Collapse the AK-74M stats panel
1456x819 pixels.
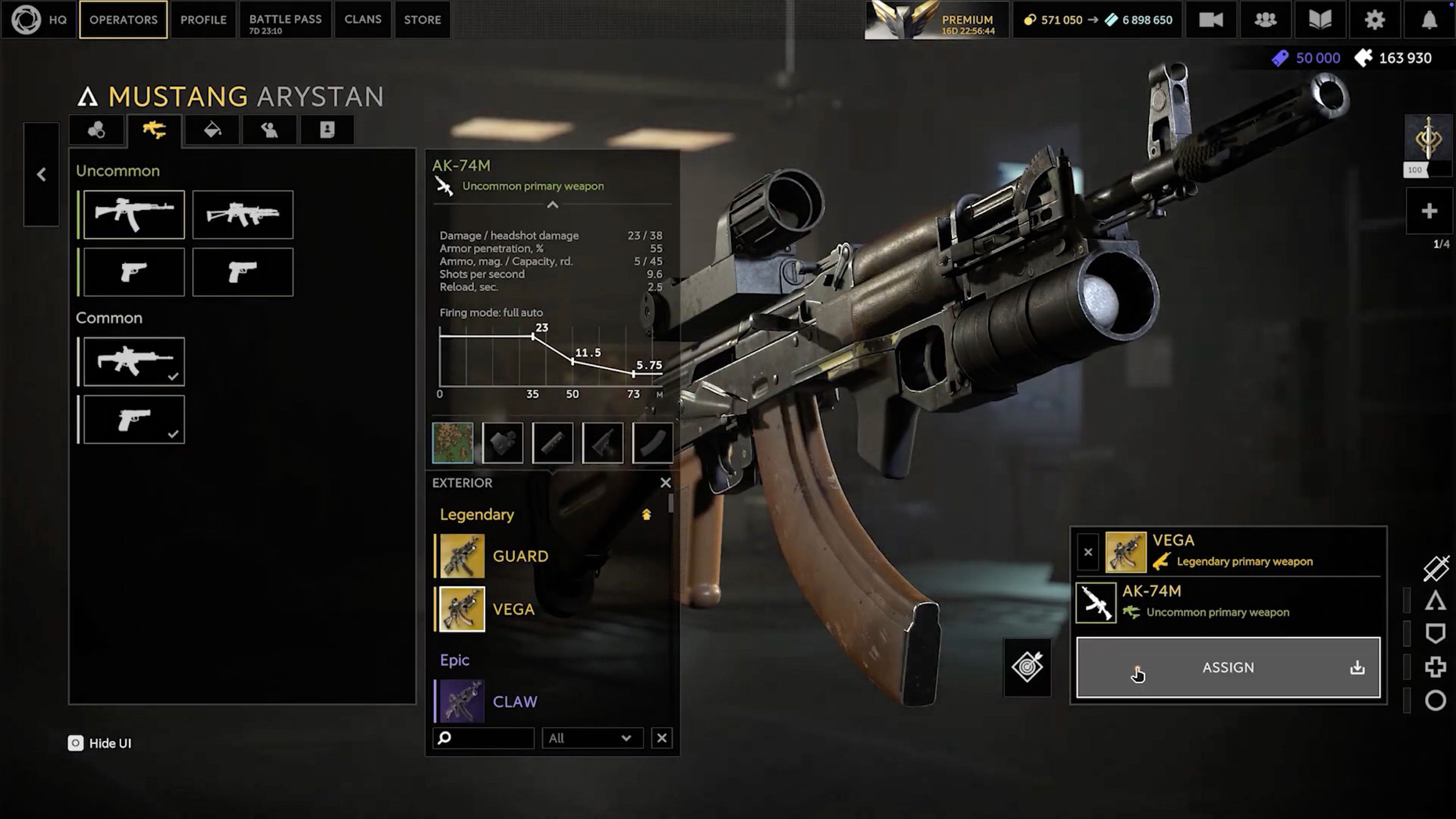point(552,205)
